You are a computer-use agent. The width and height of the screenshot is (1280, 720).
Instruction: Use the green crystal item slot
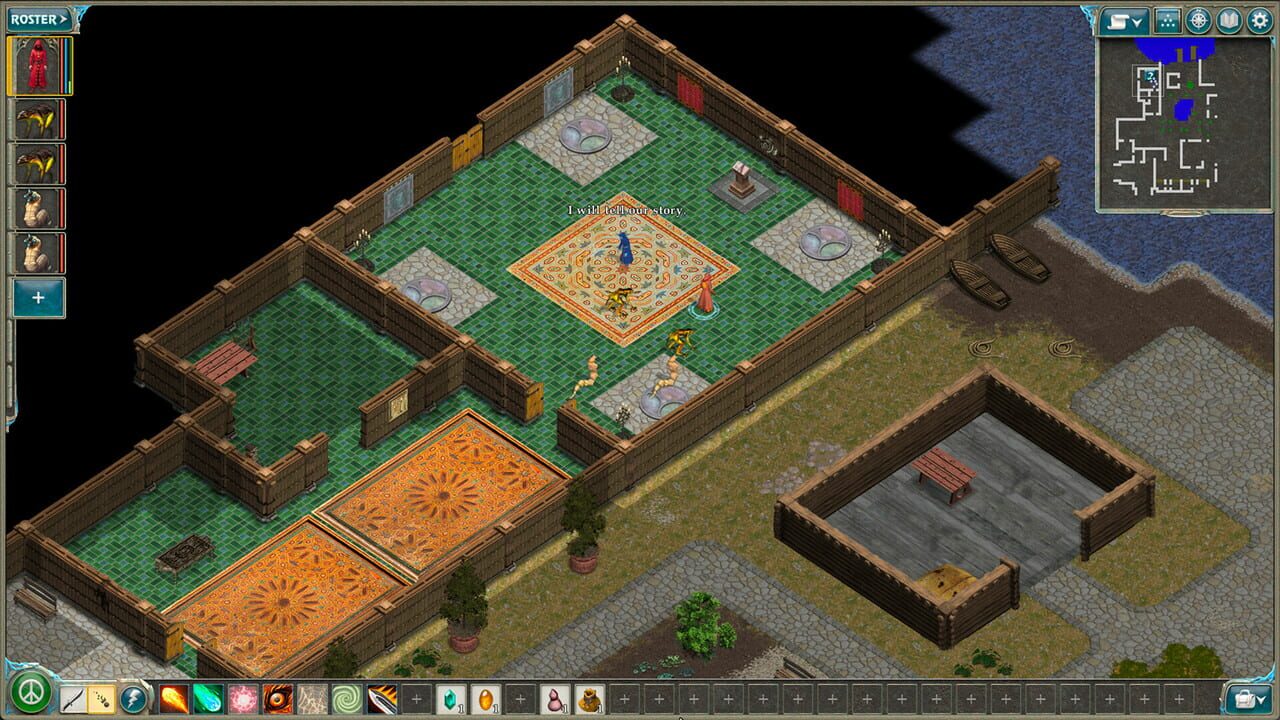click(452, 700)
